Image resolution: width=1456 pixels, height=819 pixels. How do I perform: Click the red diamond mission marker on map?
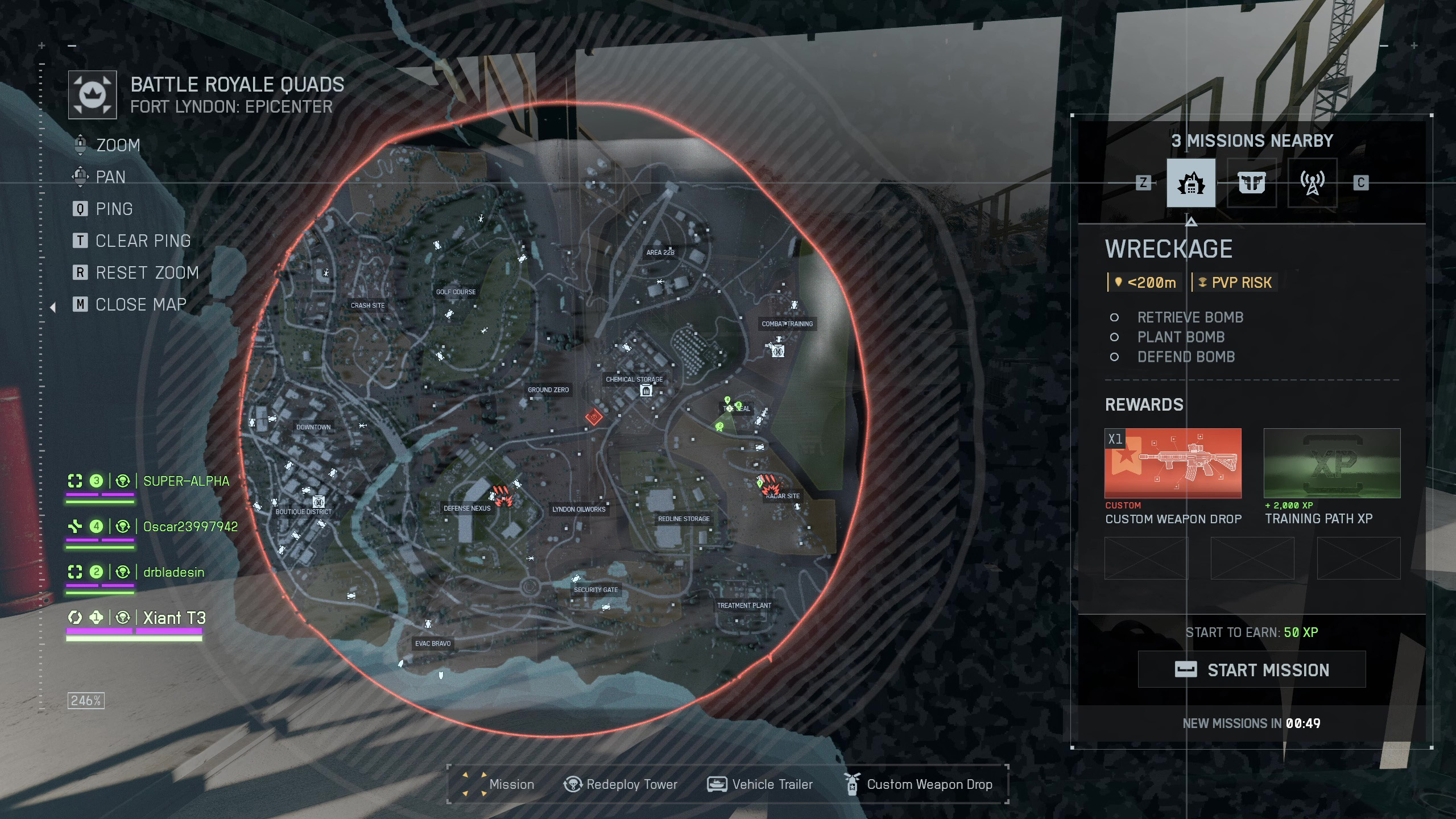tap(594, 417)
